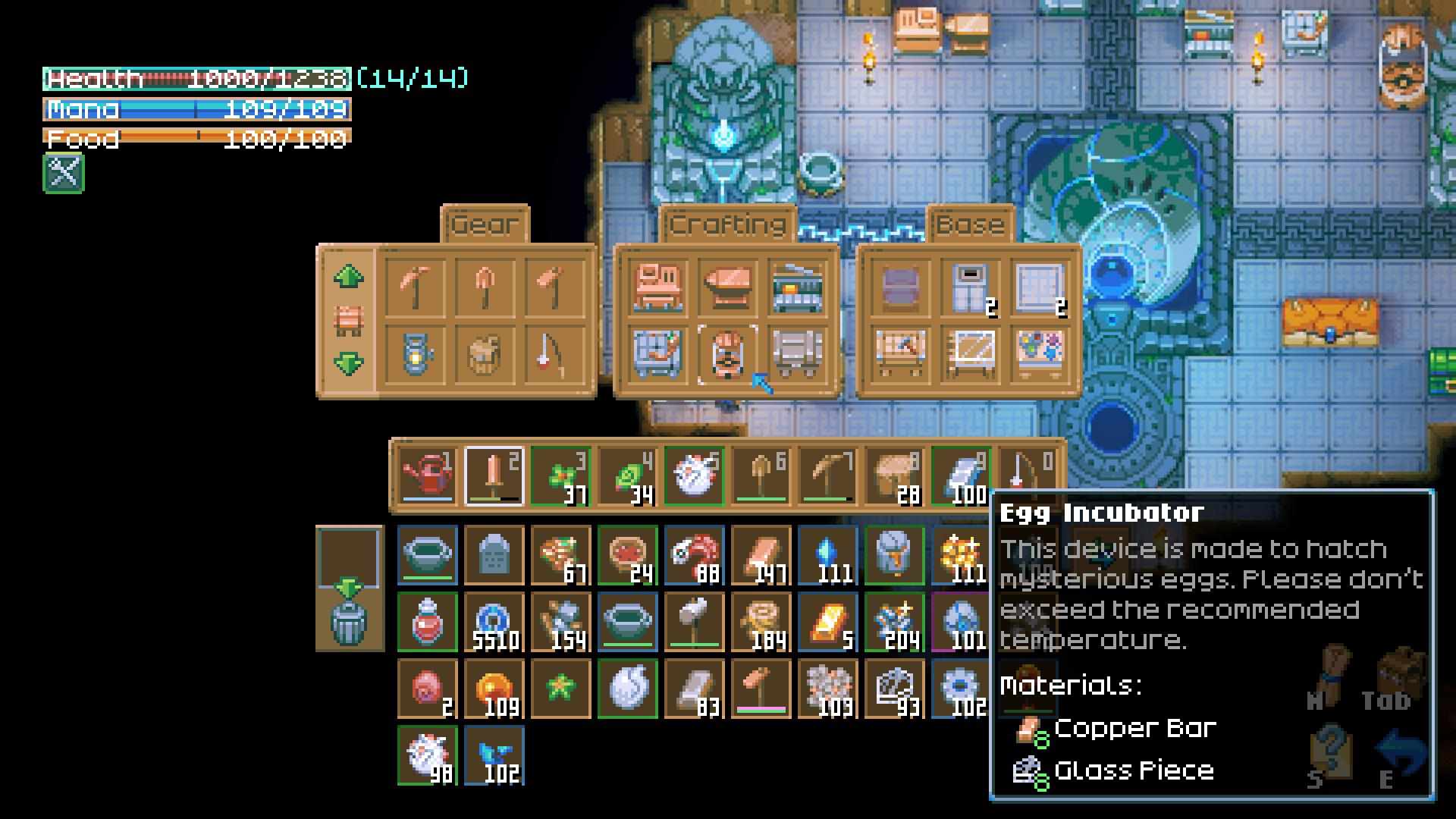Select the lantern recipe in the Gear panel
1456x819 pixels.
pos(416,353)
